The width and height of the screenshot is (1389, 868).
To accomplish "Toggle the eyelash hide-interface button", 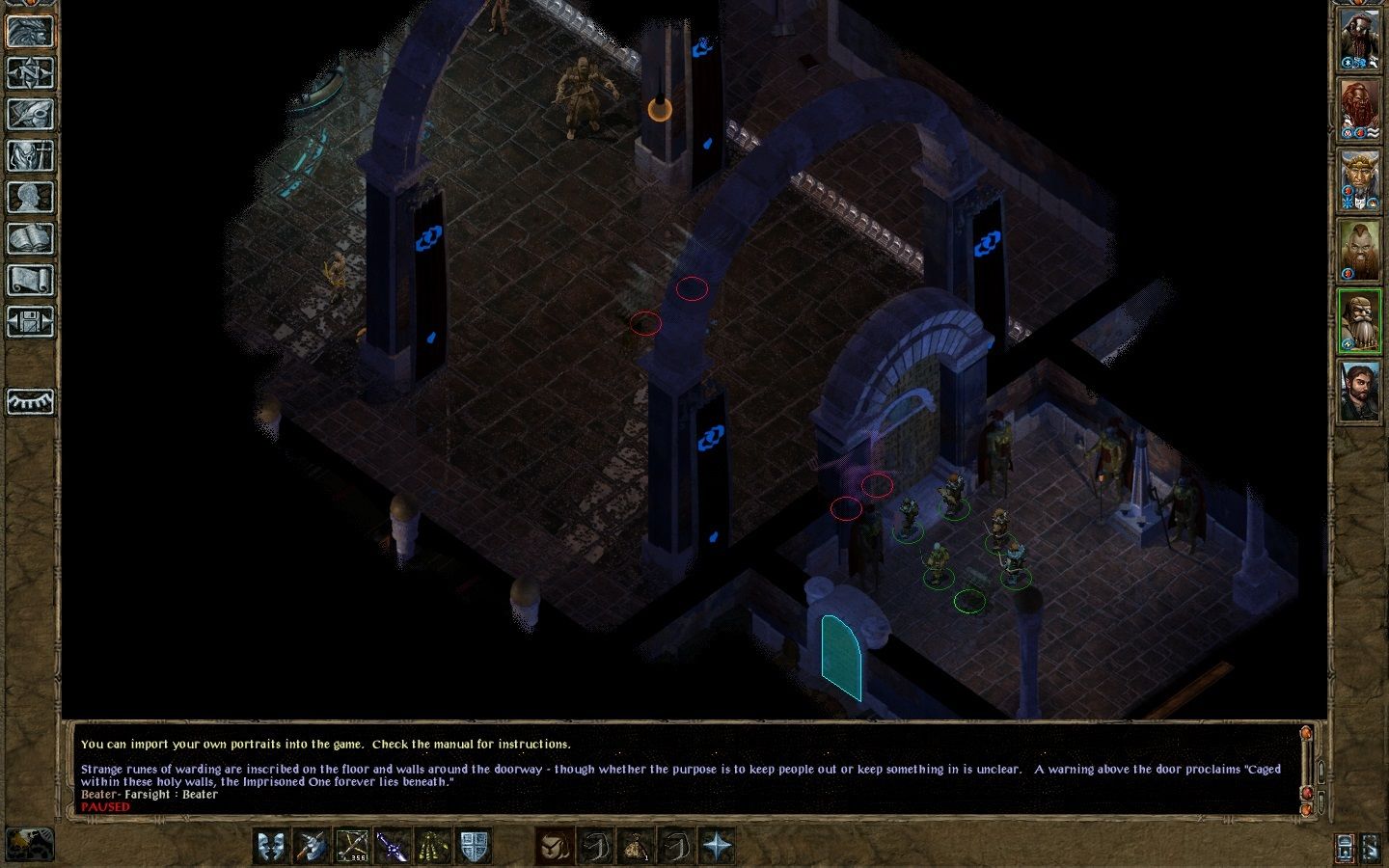I will coord(30,400).
